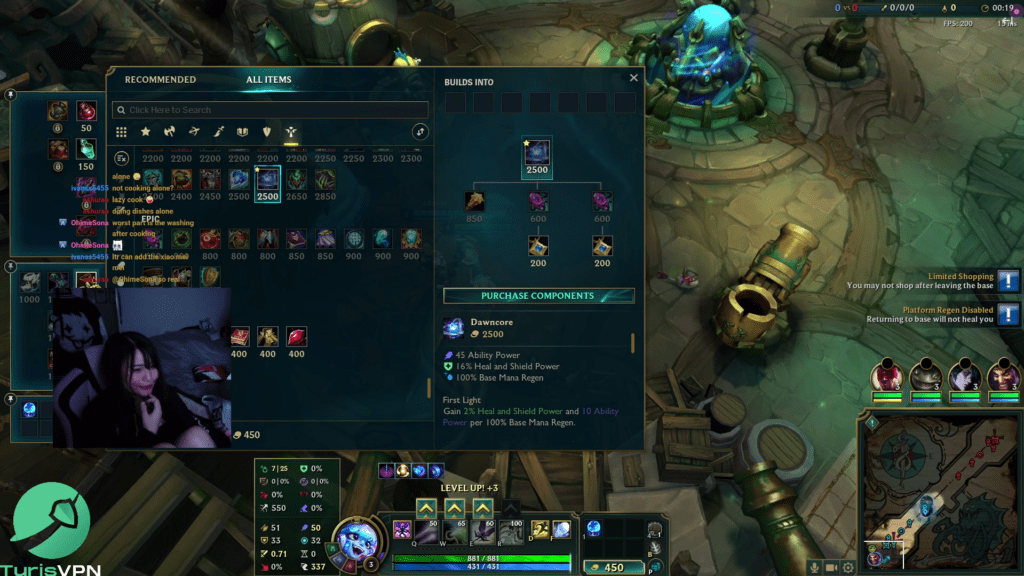
Task: Level up the Q ability
Action: click(x=426, y=508)
